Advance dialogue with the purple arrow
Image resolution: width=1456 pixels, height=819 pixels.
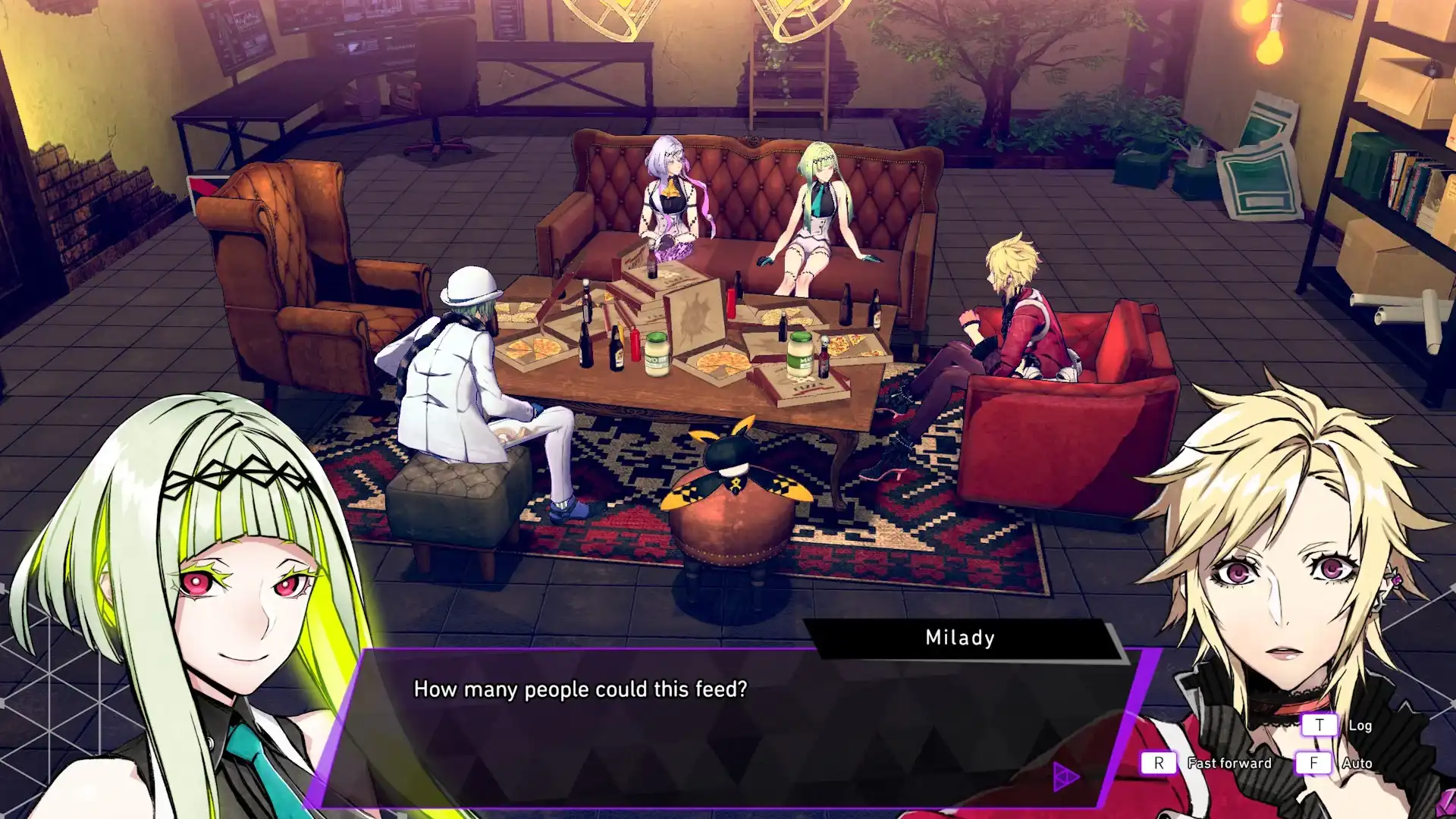(x=1066, y=775)
